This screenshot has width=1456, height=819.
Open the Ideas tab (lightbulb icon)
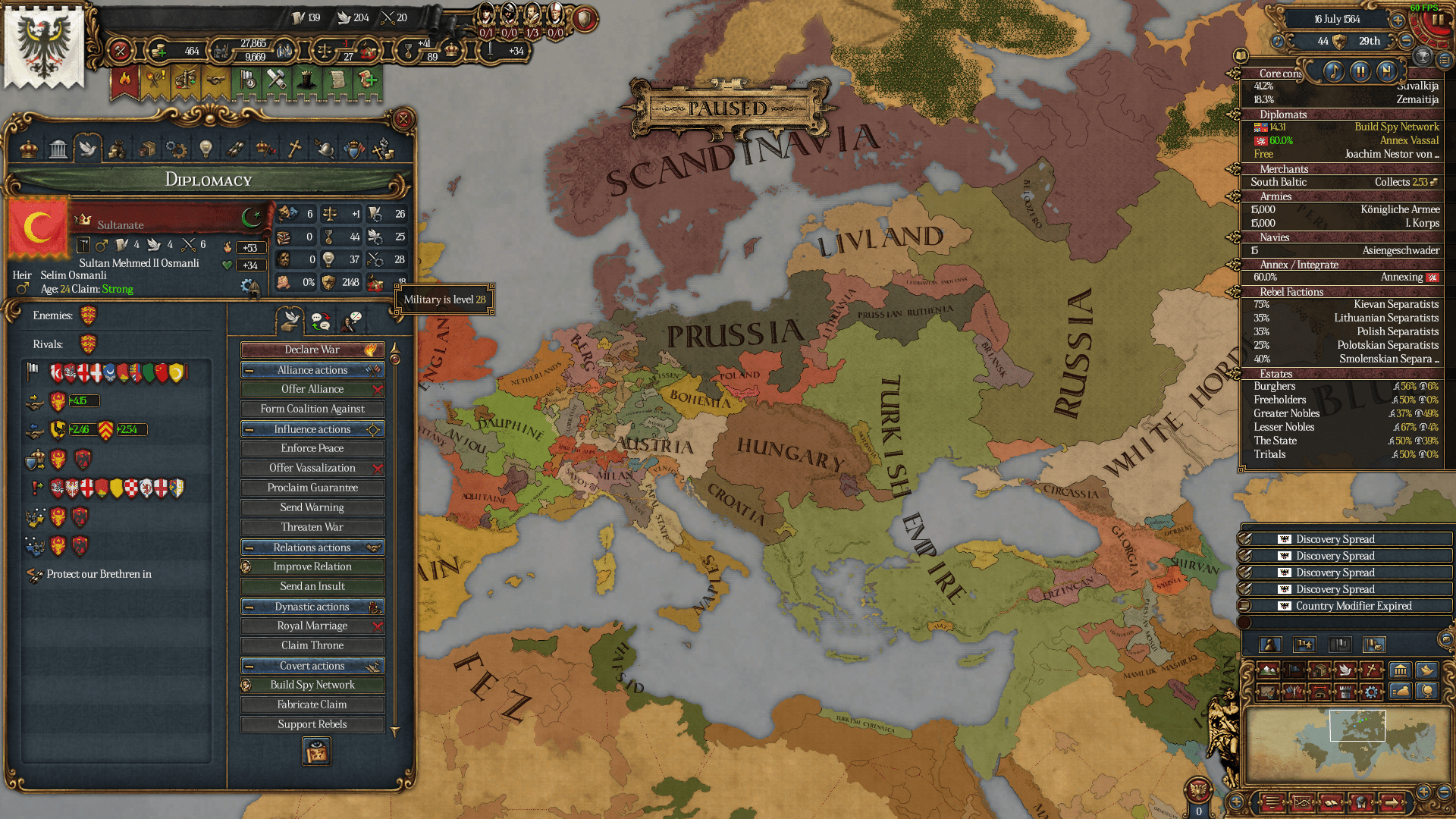pyautogui.click(x=206, y=149)
